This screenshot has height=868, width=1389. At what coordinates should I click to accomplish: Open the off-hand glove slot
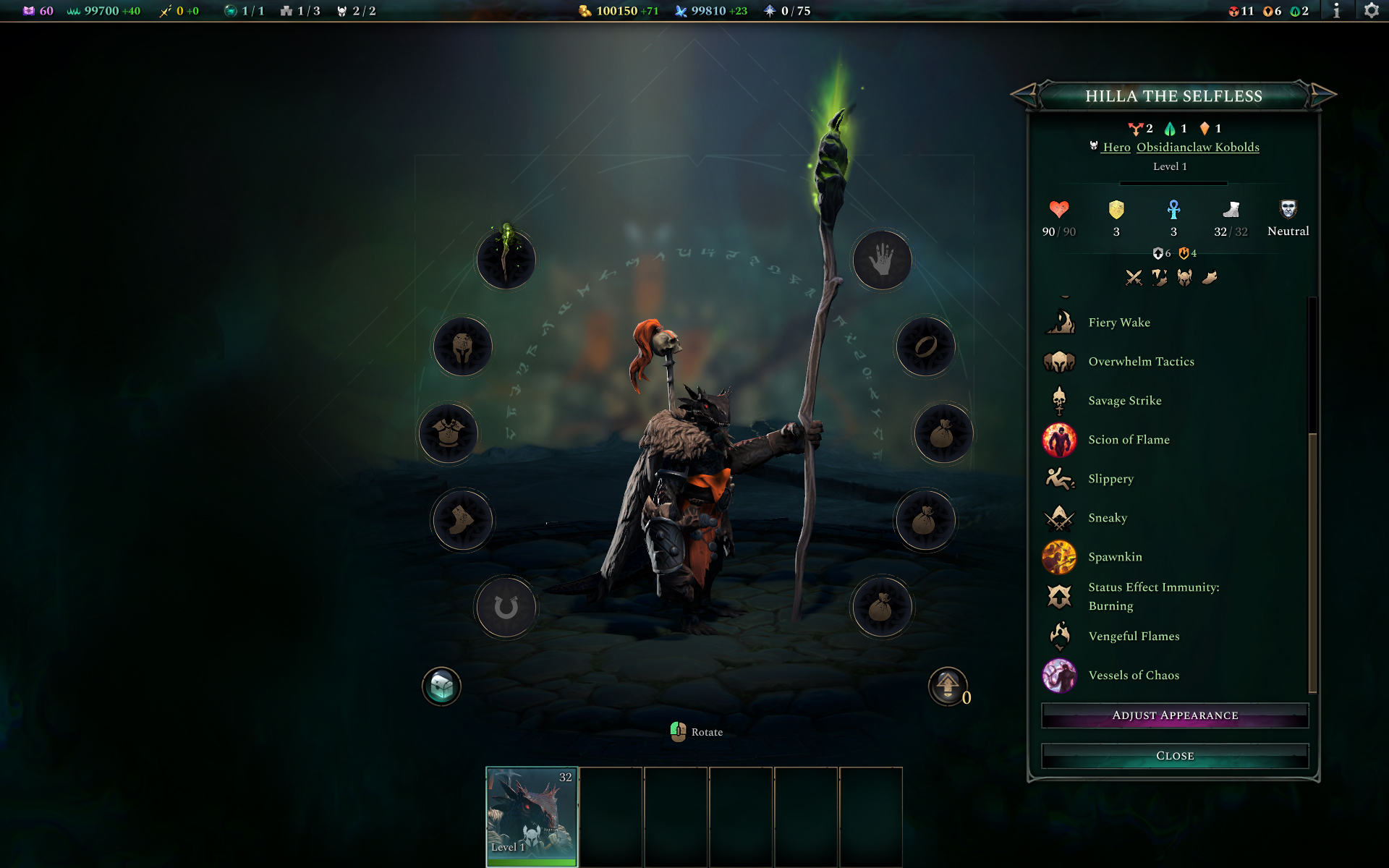[x=882, y=260]
